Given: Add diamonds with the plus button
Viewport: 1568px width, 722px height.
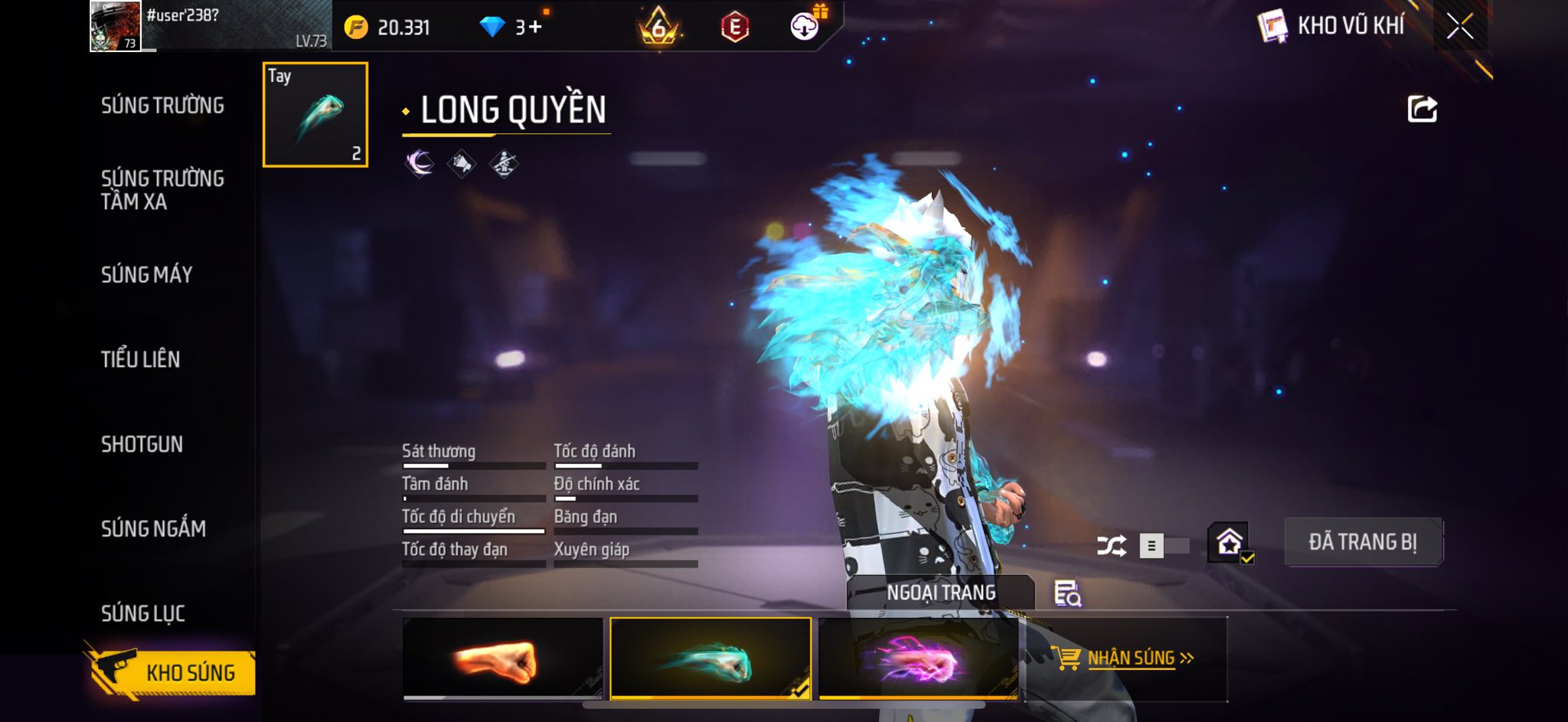Looking at the screenshot, I should 535,28.
